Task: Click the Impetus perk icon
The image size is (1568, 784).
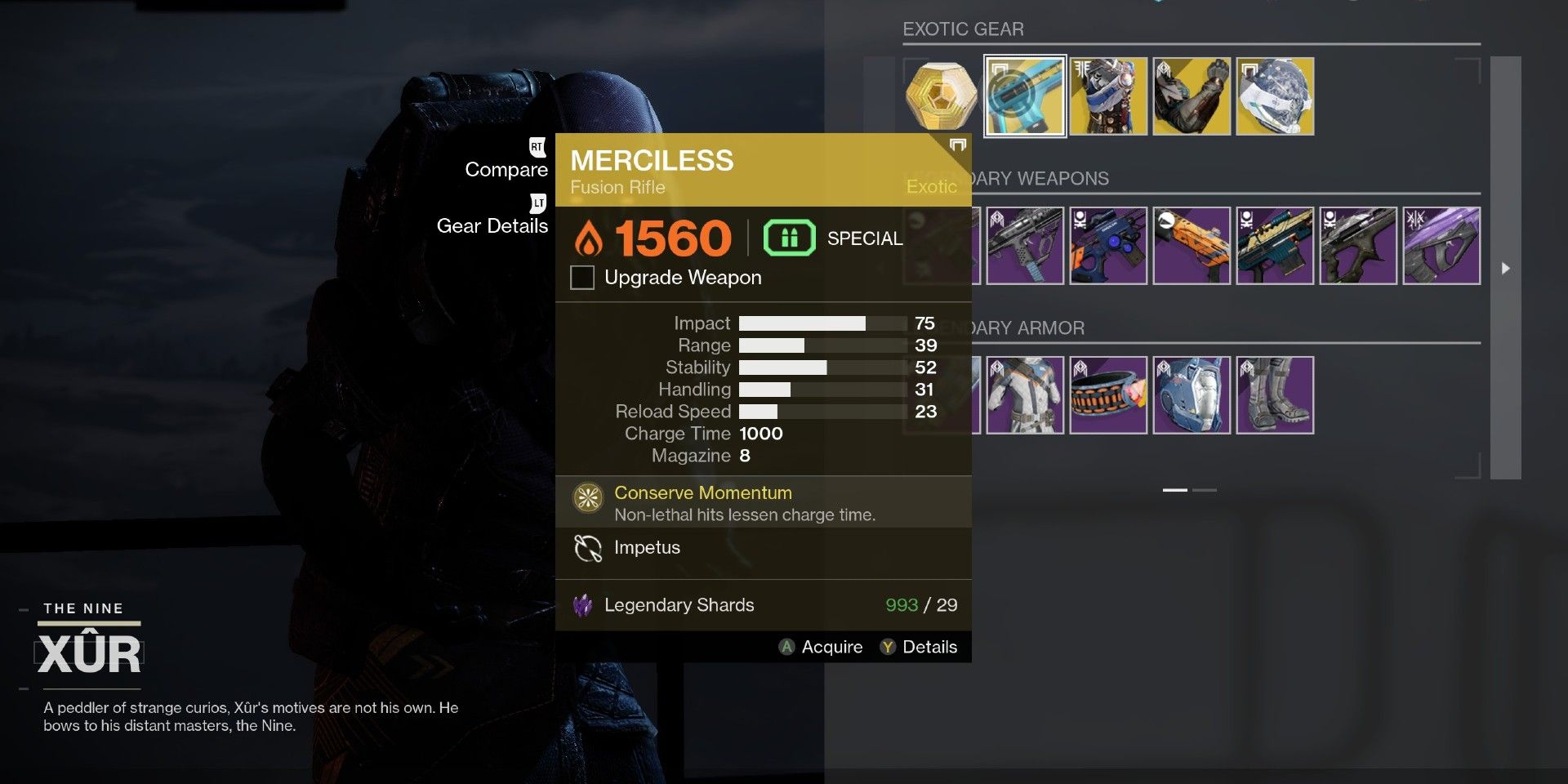Action: pos(586,548)
